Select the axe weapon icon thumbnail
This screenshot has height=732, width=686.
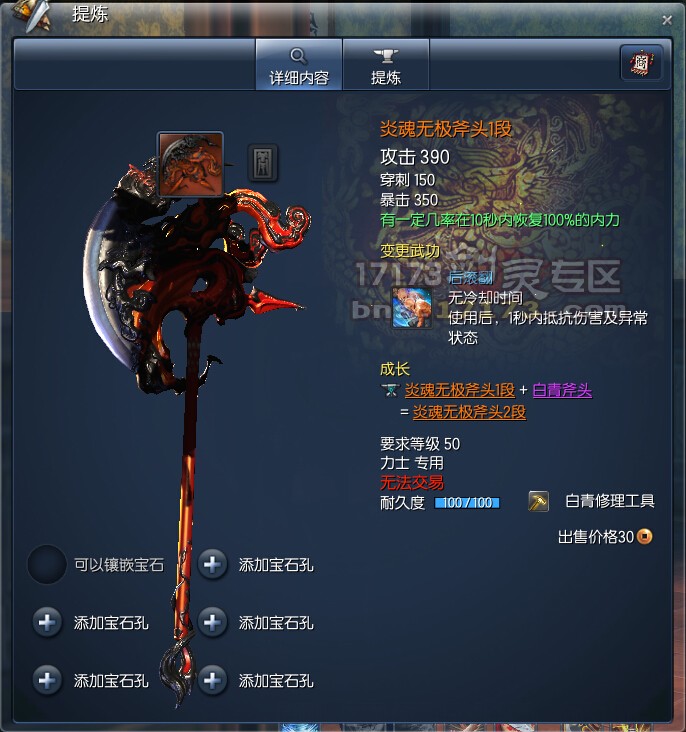click(190, 163)
